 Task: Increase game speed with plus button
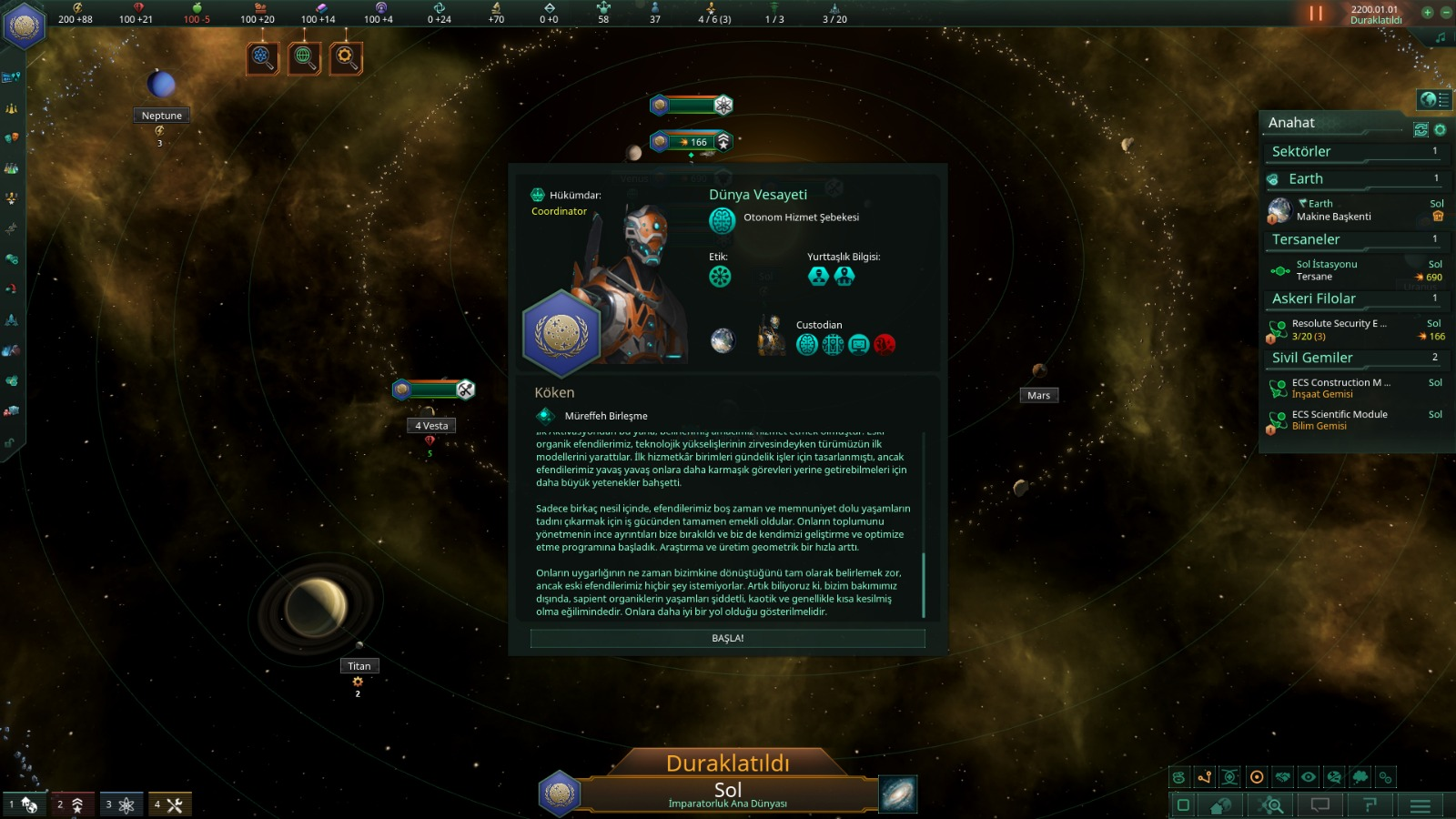pyautogui.click(x=1427, y=13)
